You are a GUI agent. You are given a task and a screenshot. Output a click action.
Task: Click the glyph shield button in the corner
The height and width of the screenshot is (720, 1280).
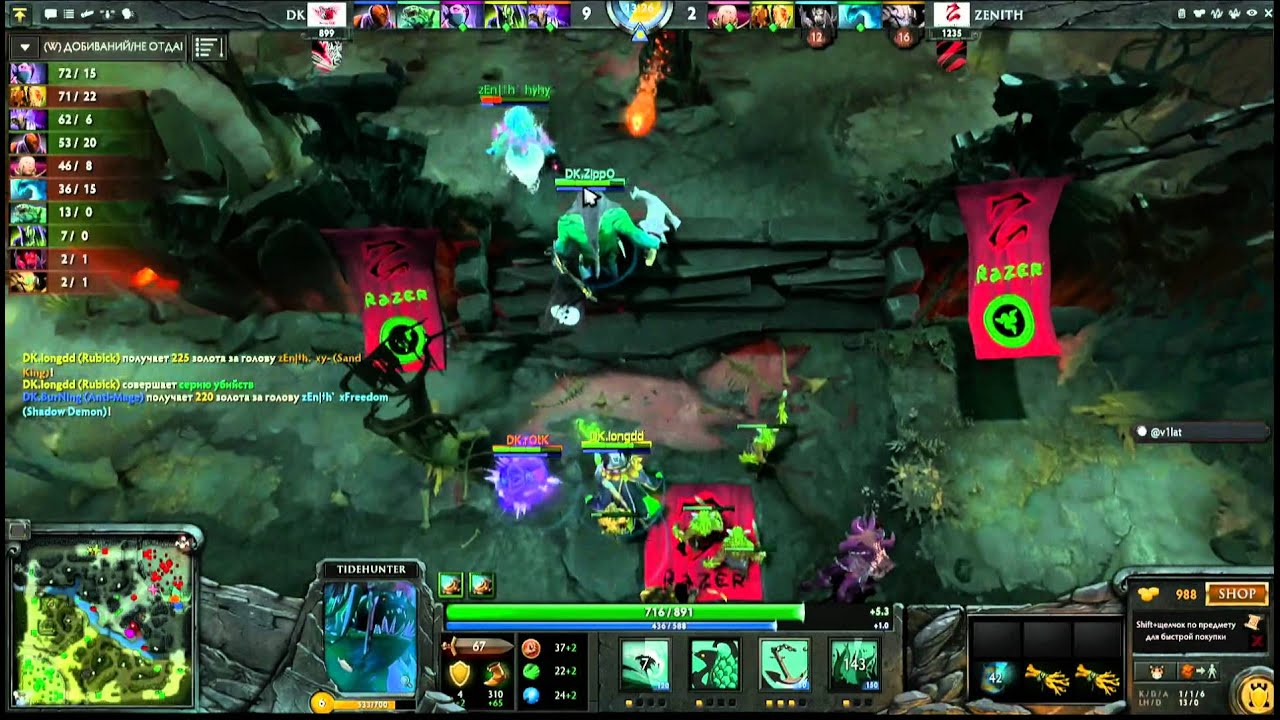(x=1255, y=693)
